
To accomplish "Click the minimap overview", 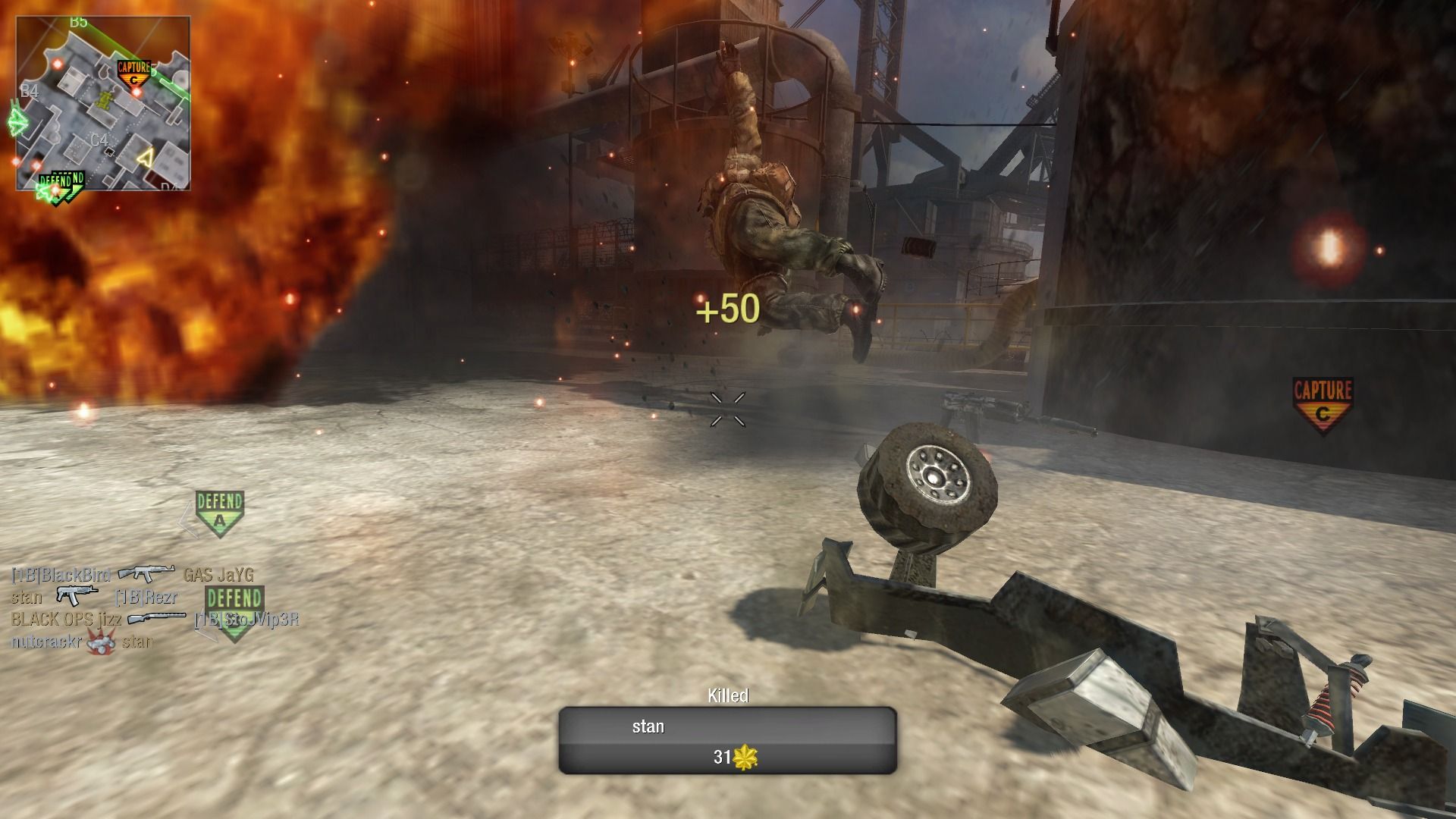I will tap(103, 104).
